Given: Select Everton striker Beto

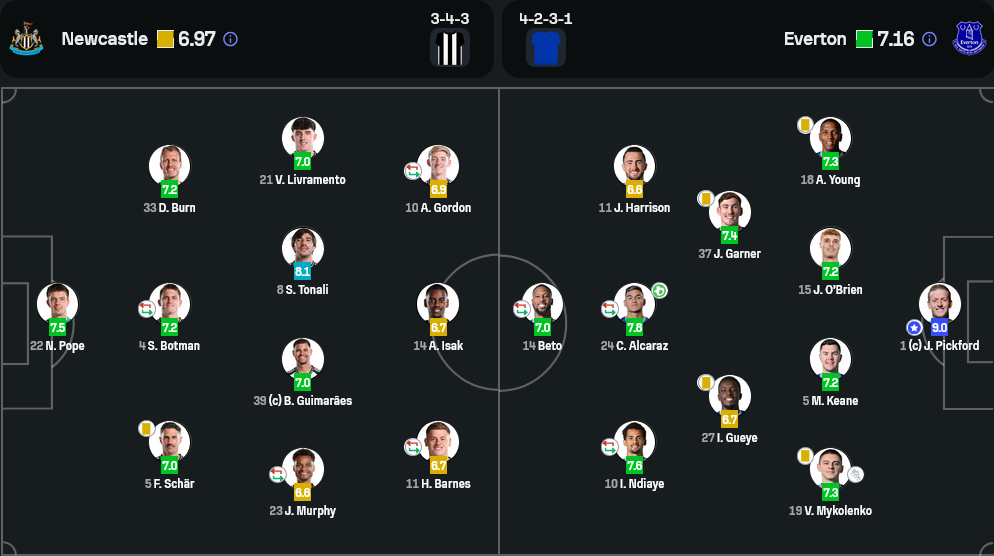Looking at the screenshot, I should click(542, 304).
